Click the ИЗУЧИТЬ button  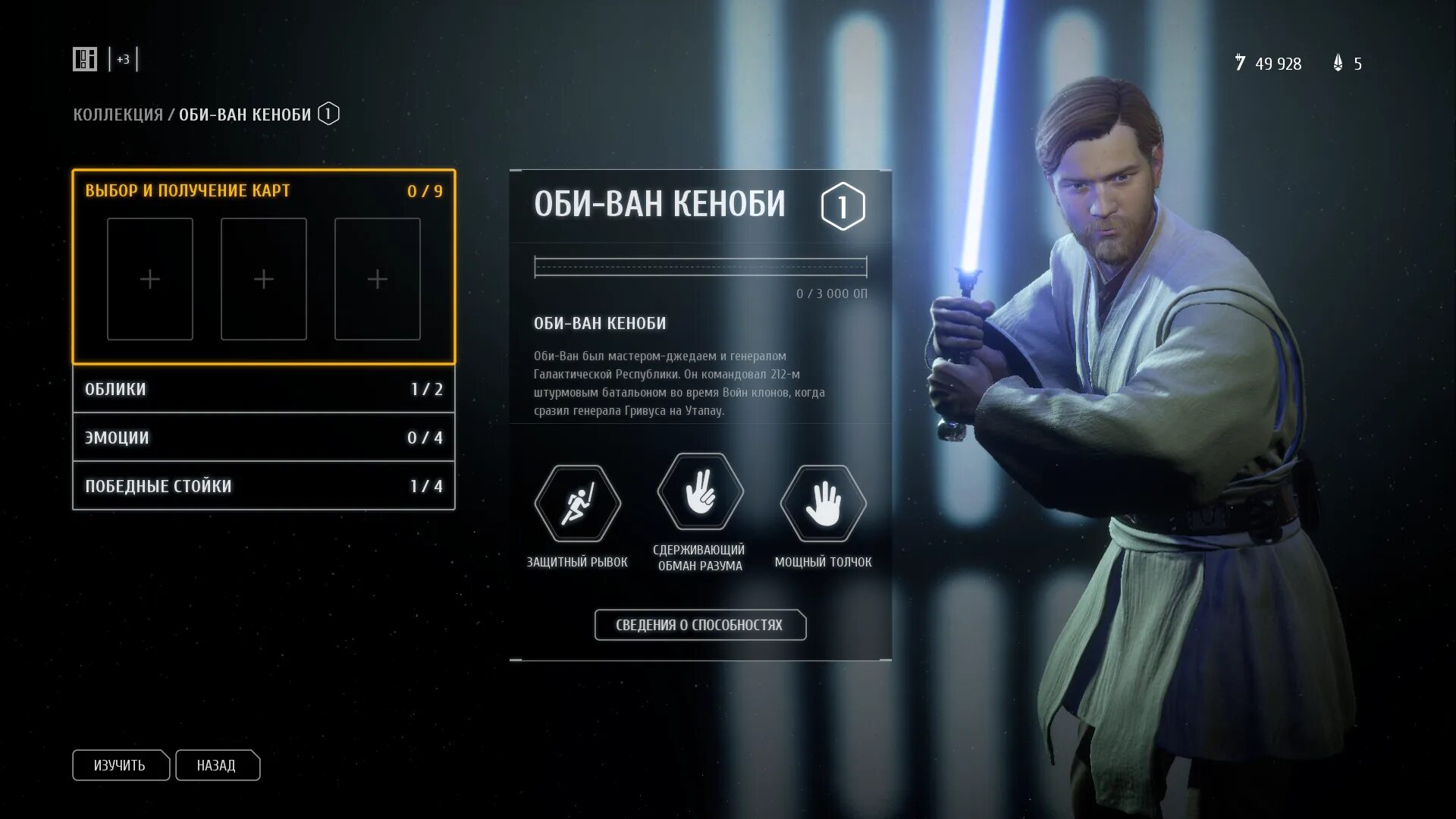120,765
